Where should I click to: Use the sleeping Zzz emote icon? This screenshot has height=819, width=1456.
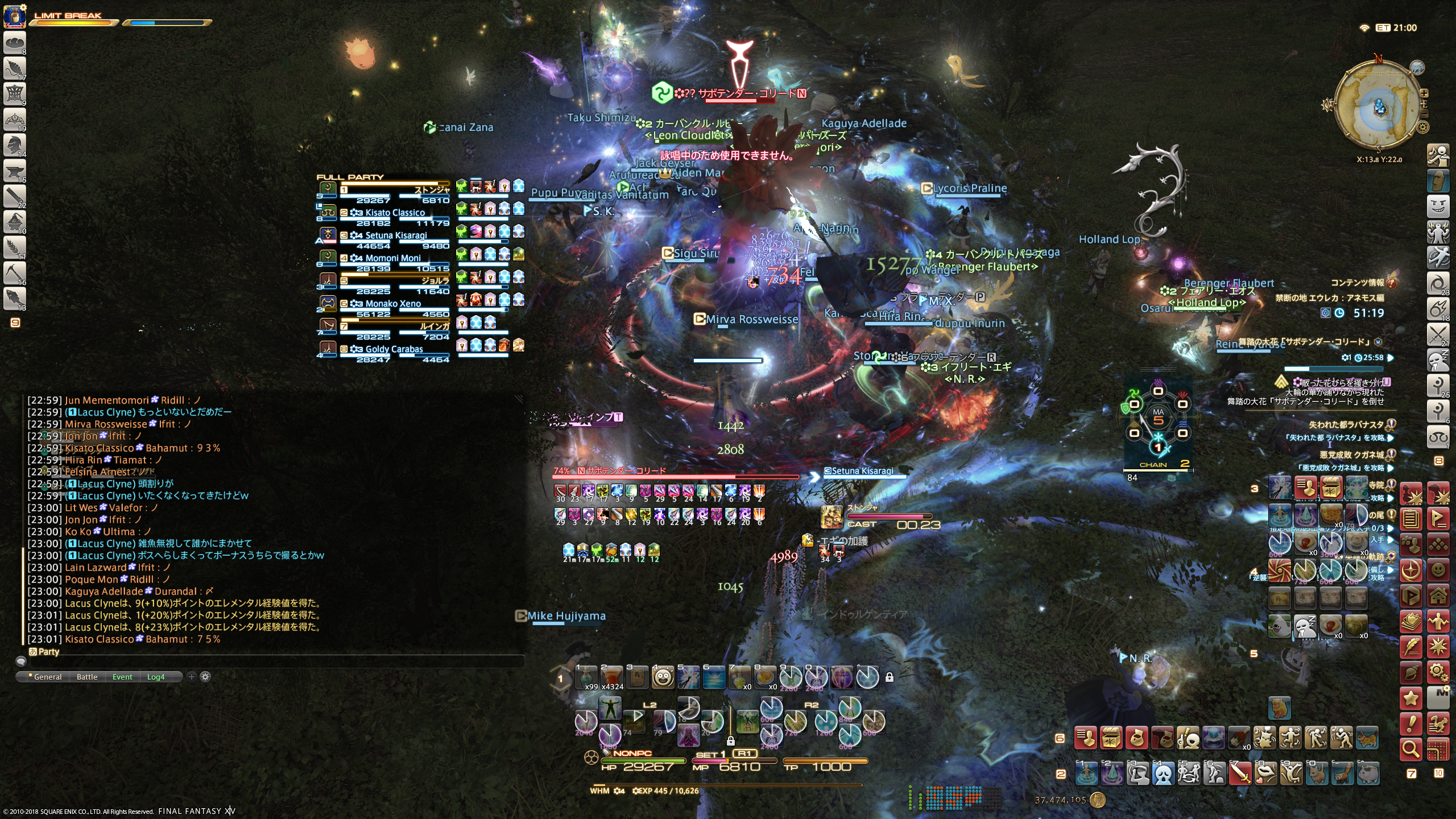point(1304,626)
